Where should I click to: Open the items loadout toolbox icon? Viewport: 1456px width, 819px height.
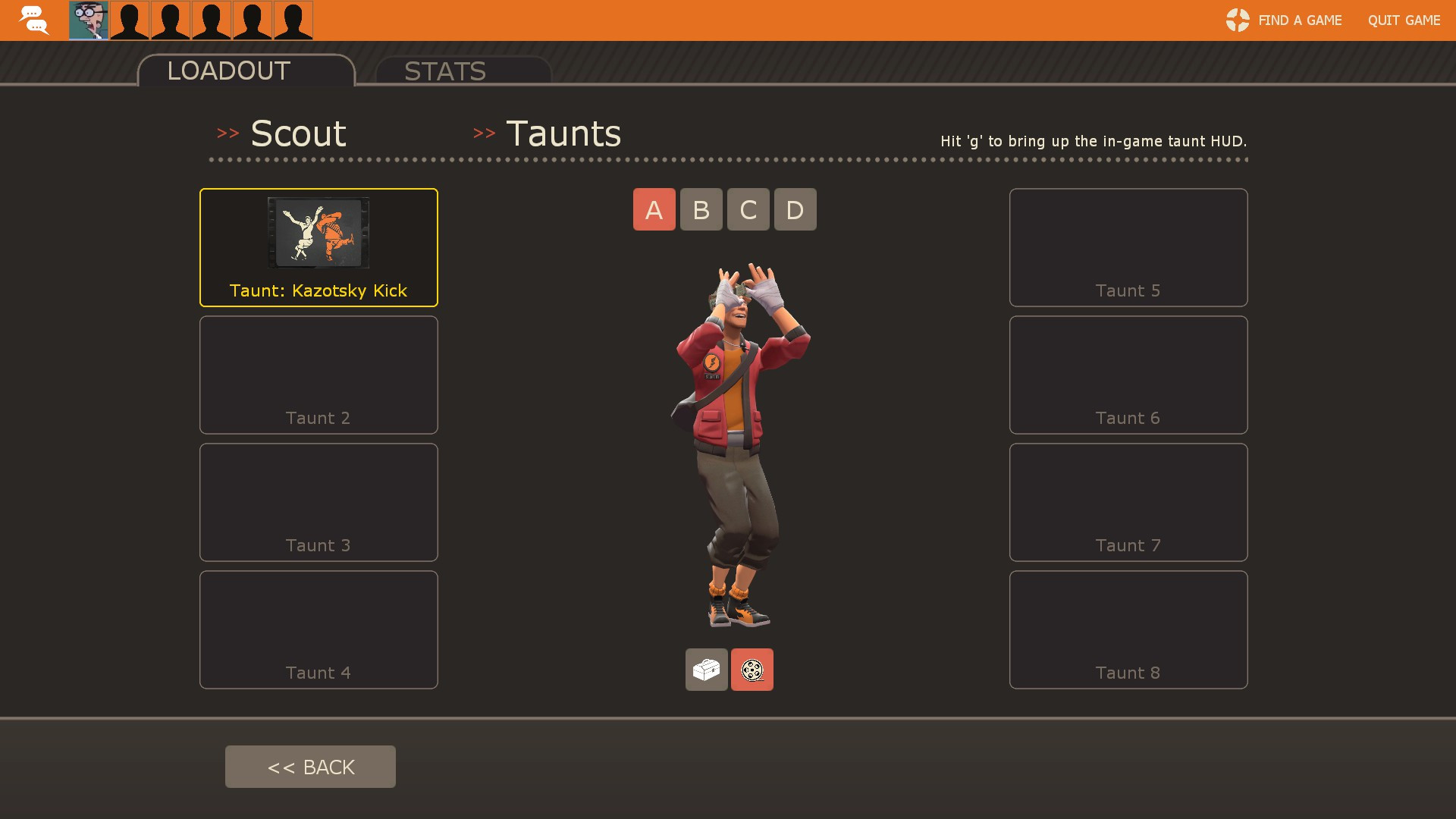click(x=706, y=670)
